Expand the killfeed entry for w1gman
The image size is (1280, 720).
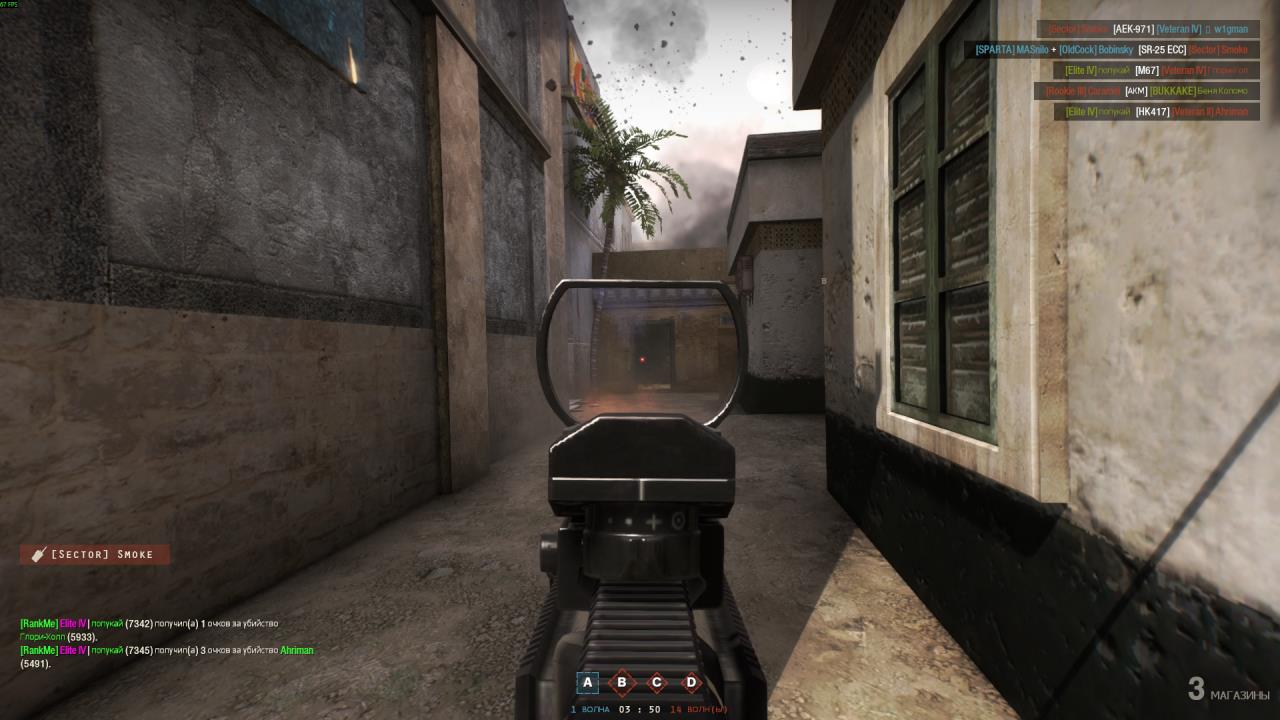1231,29
